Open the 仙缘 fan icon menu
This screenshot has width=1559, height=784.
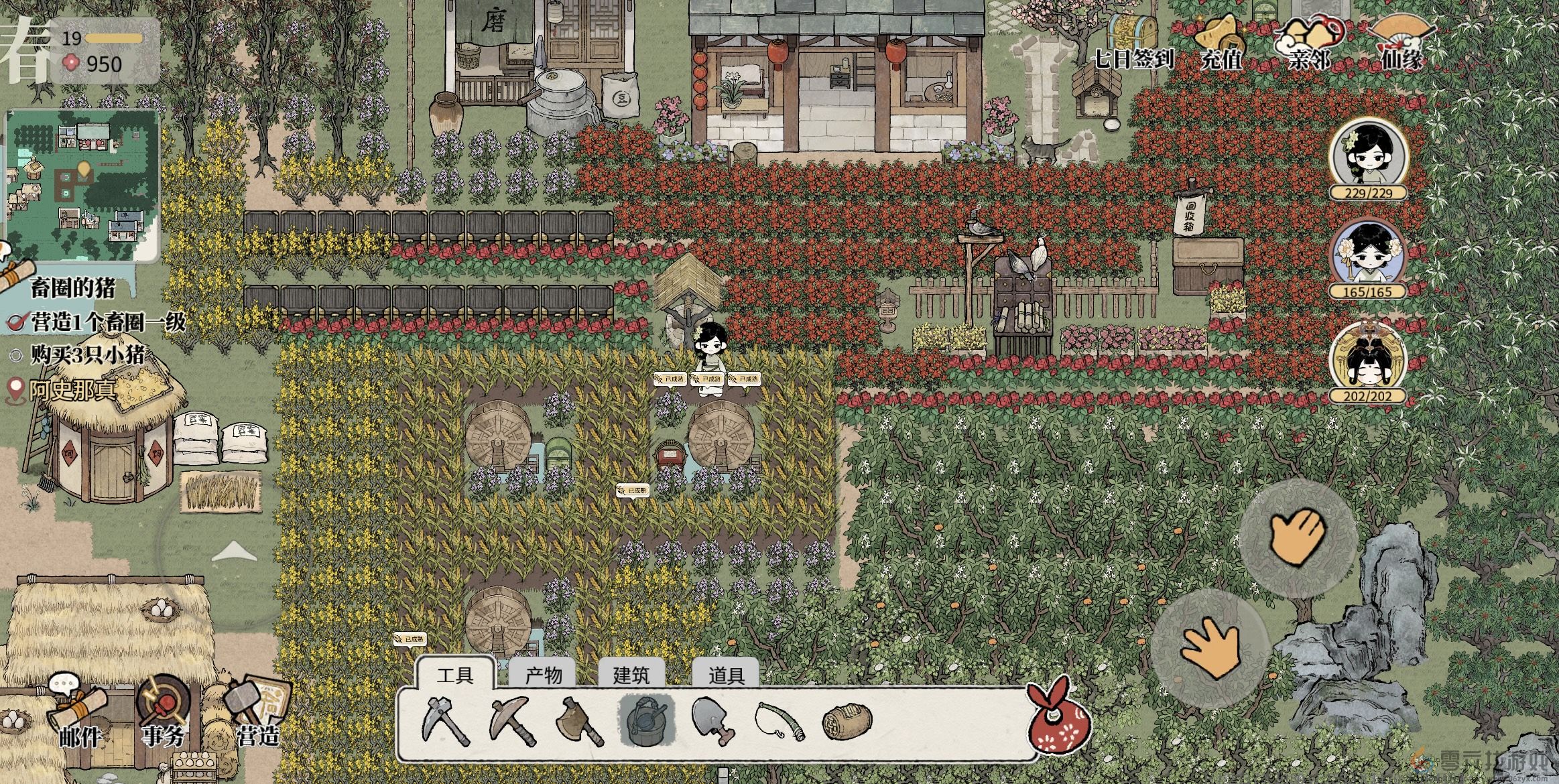(x=1401, y=42)
